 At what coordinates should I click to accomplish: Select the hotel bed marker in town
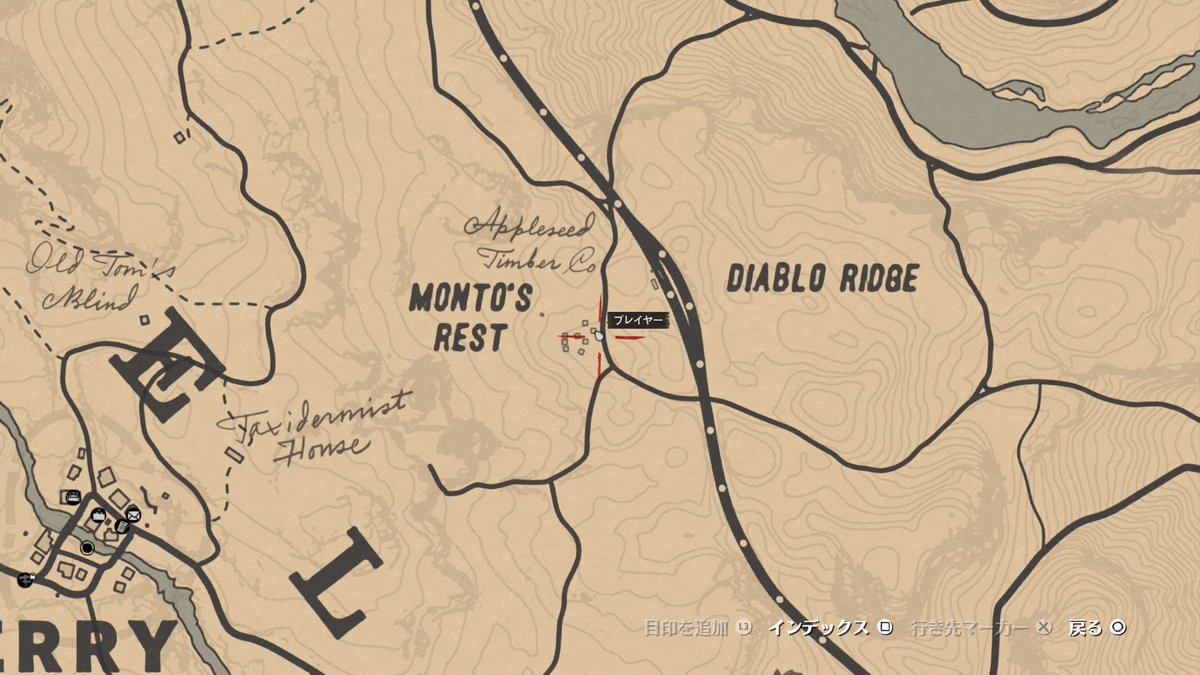pos(72,496)
